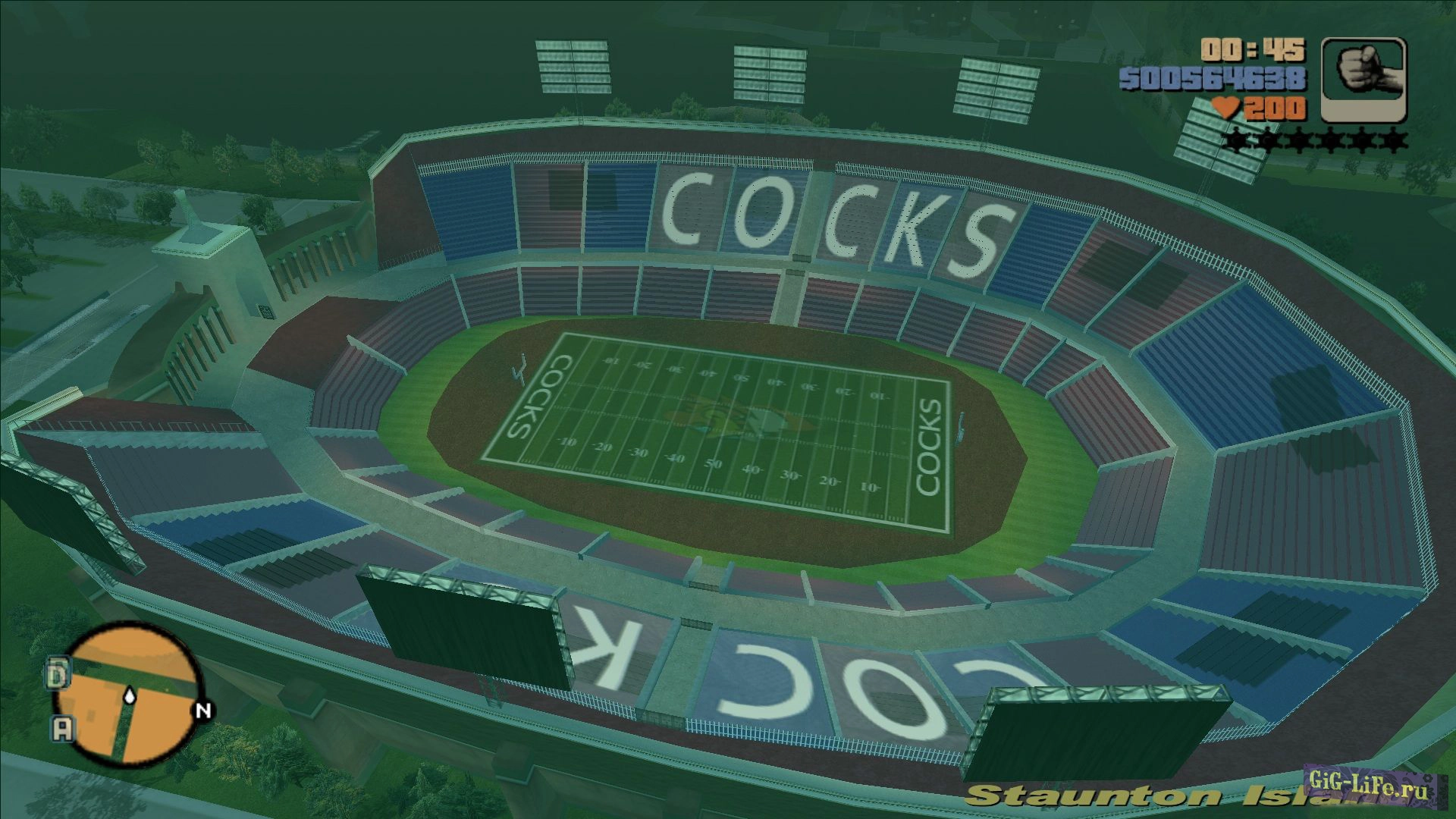Viewport: 1456px width, 819px height.
Task: Toggle the first wanted-level star
Action: coord(1234,138)
